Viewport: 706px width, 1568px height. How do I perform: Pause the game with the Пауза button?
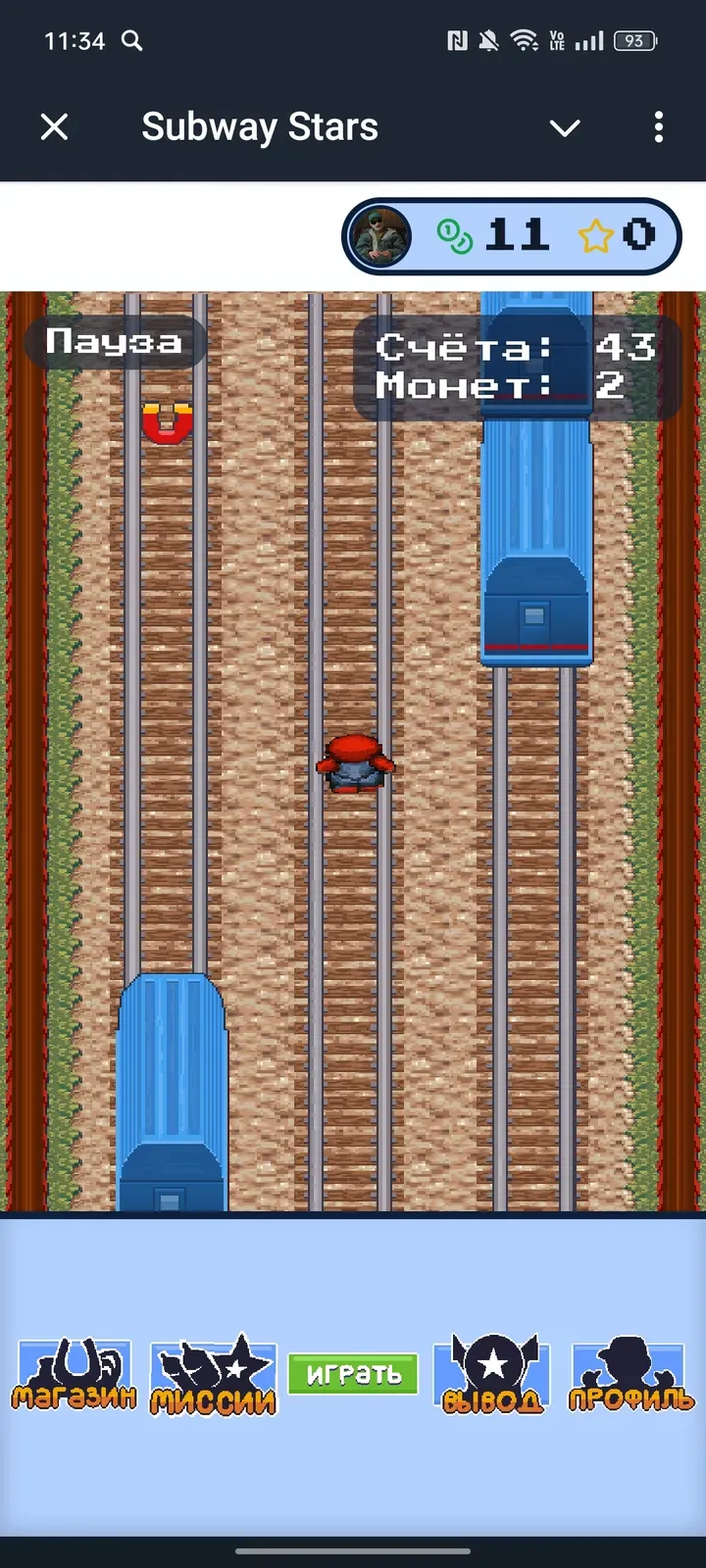[114, 342]
